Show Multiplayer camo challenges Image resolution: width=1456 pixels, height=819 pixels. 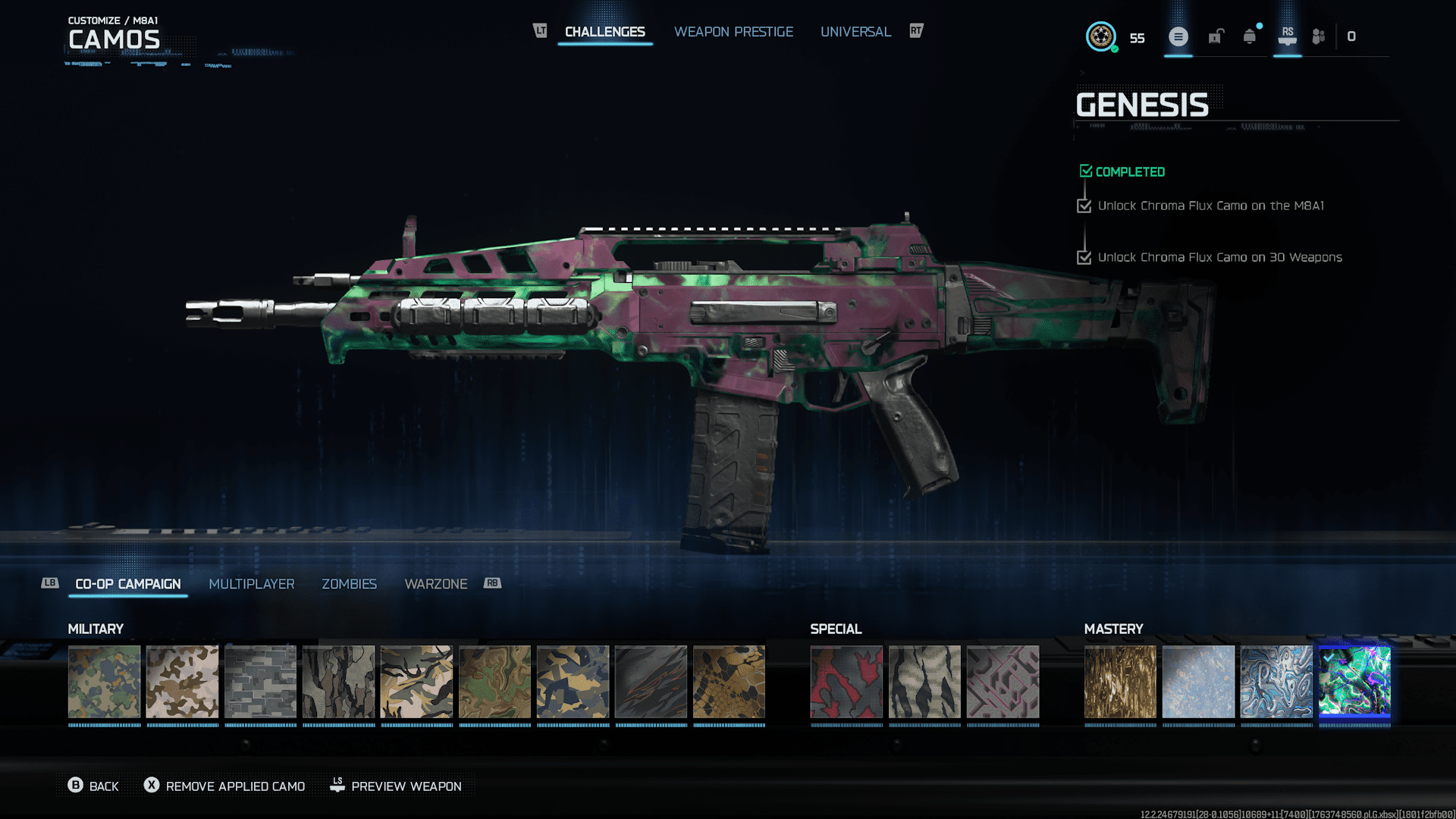pos(251,584)
